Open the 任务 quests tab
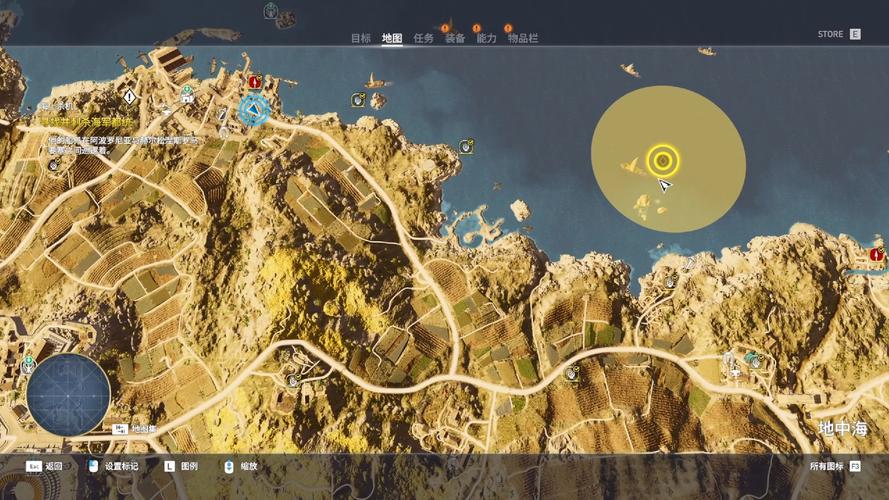The height and width of the screenshot is (500, 889). tap(423, 38)
